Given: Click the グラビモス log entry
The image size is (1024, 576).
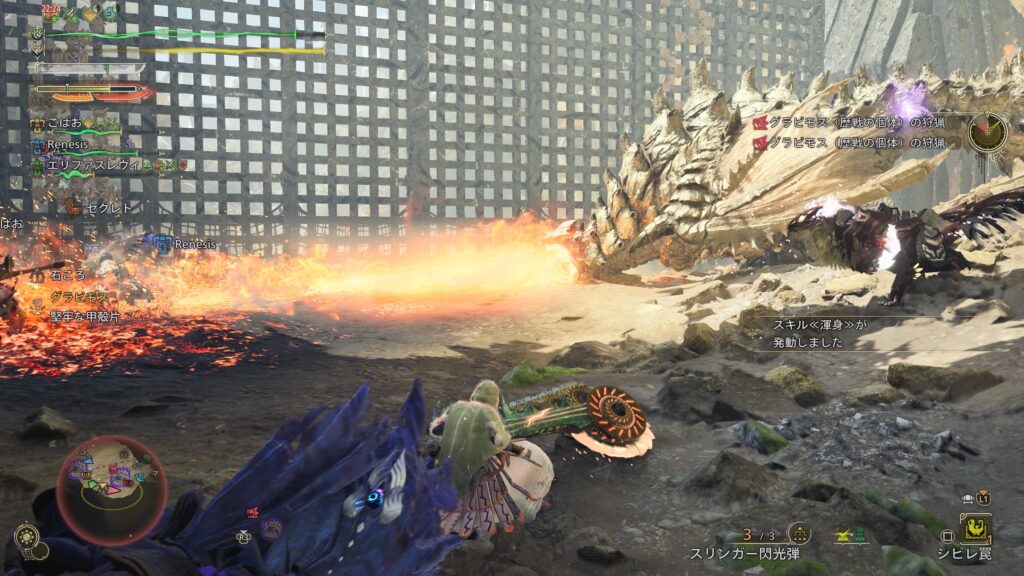Looking at the screenshot, I should 78,298.
